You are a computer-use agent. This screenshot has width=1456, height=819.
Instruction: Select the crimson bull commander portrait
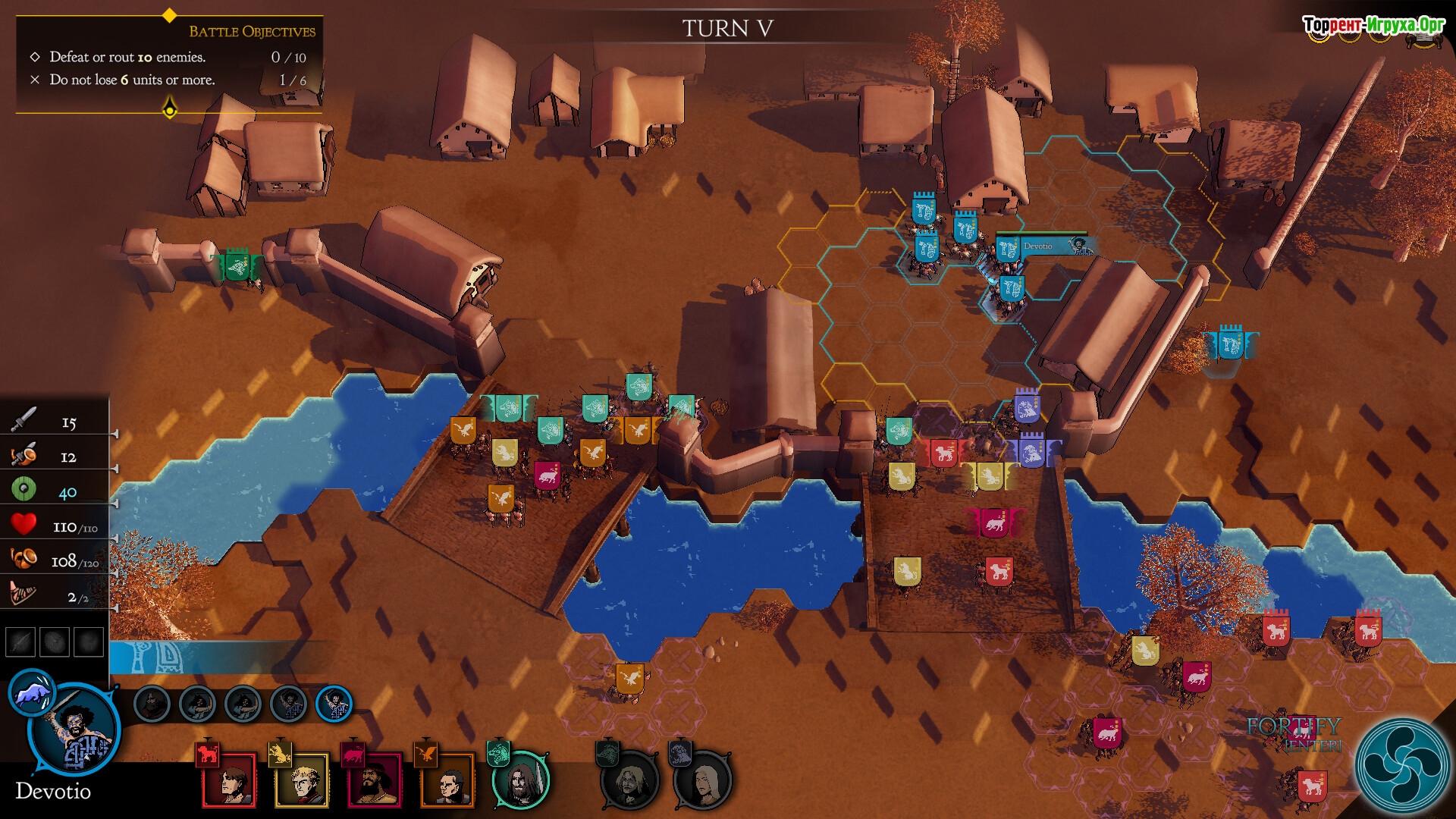(375, 780)
